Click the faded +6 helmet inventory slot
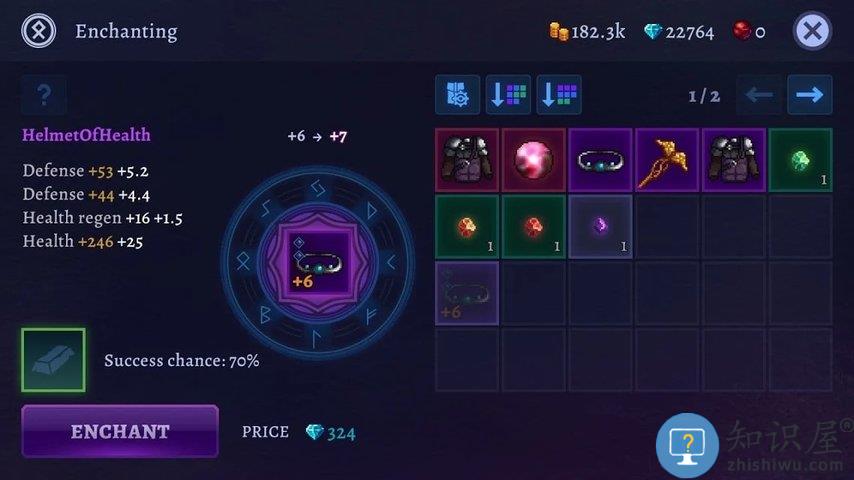Viewport: 854px width, 480px height. [467, 293]
